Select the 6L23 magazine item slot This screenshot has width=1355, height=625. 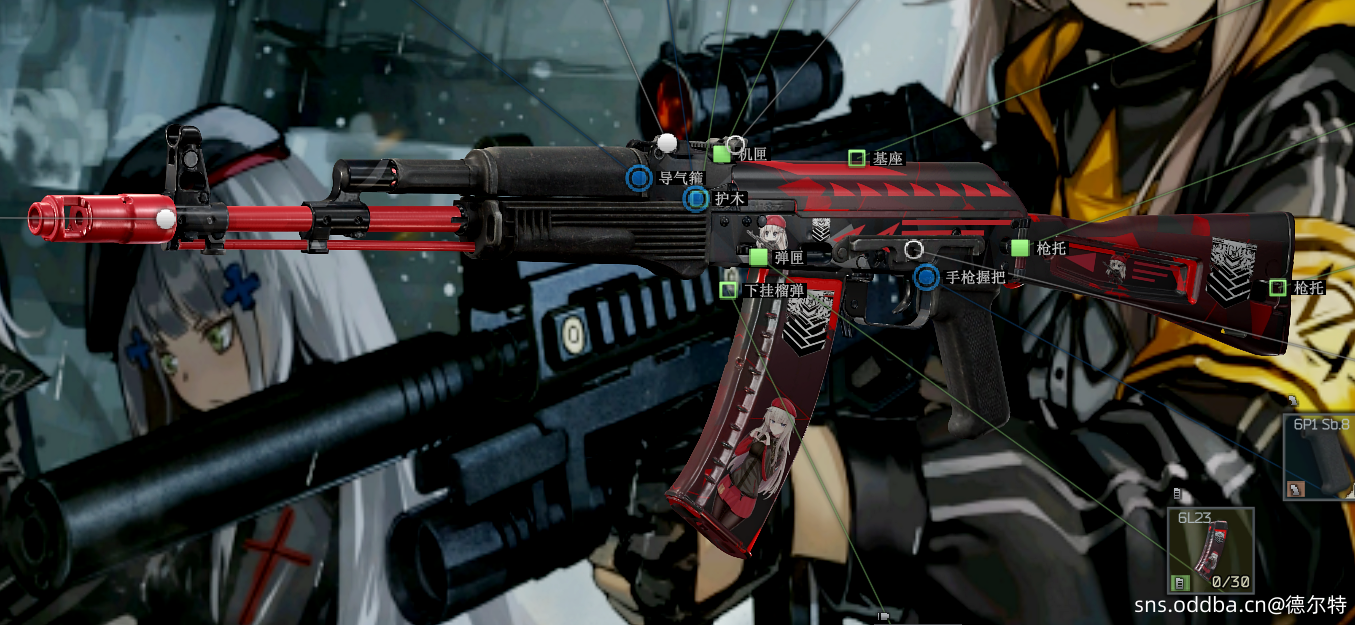(1210, 551)
